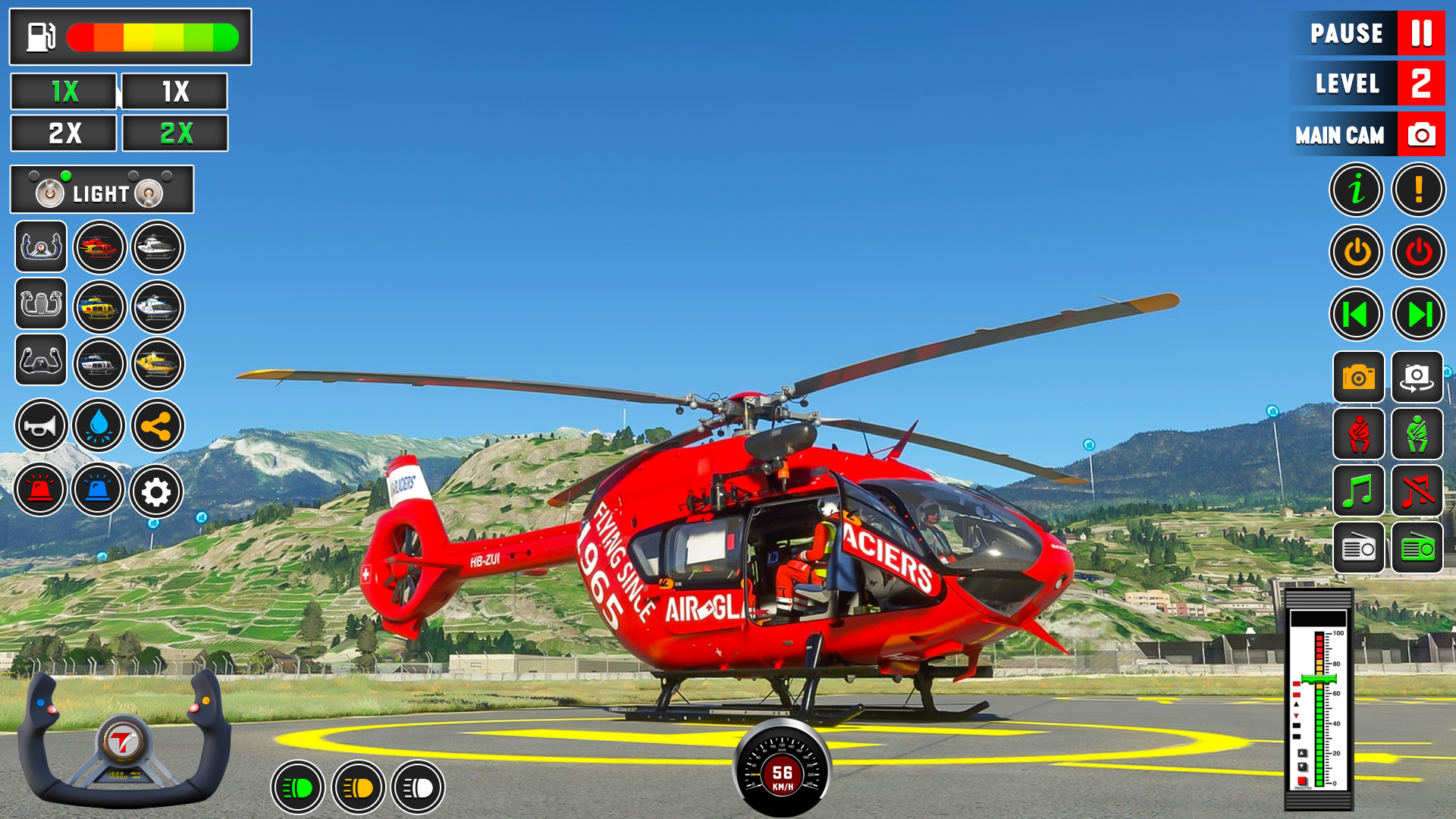The height and width of the screenshot is (819, 1456).
Task: Check the fuel gauge bar
Action: 152,36
